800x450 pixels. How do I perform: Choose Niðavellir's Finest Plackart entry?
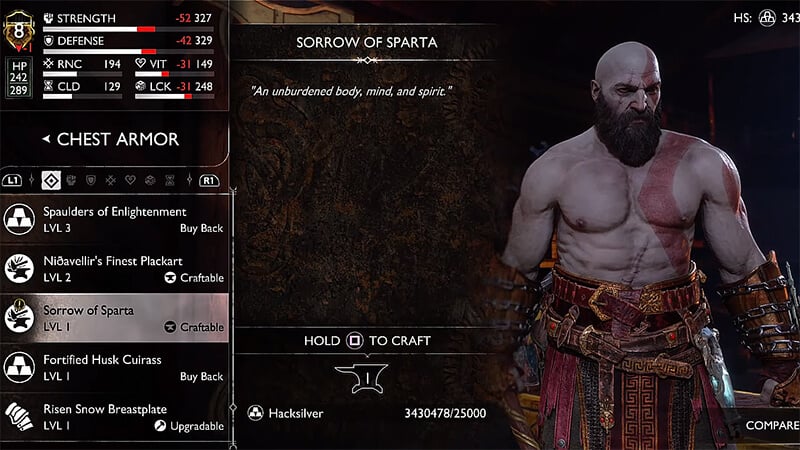tap(115, 268)
